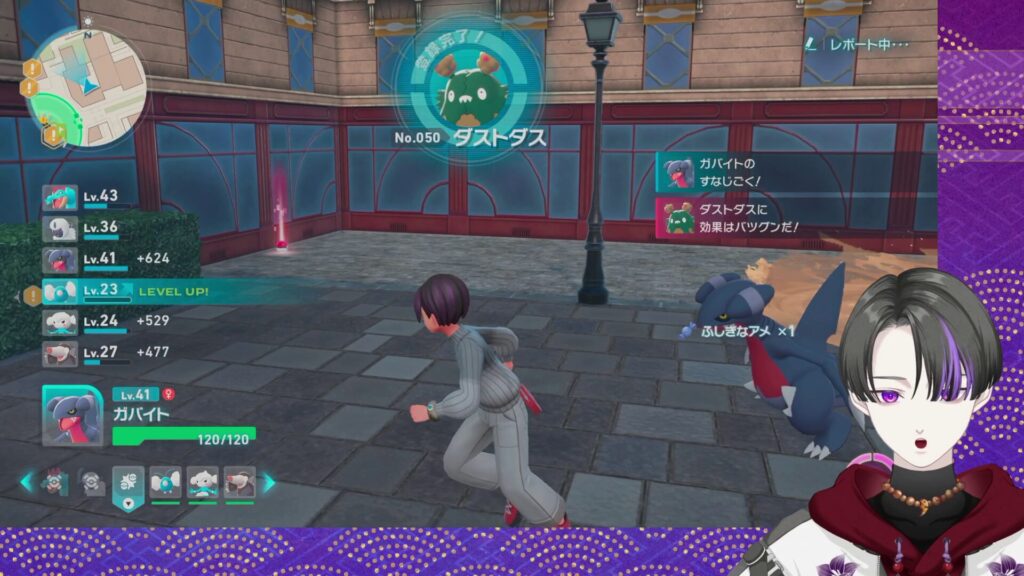1024x576 pixels.
Task: Select the faded gray Poké Ball quick slot
Action: [92, 482]
